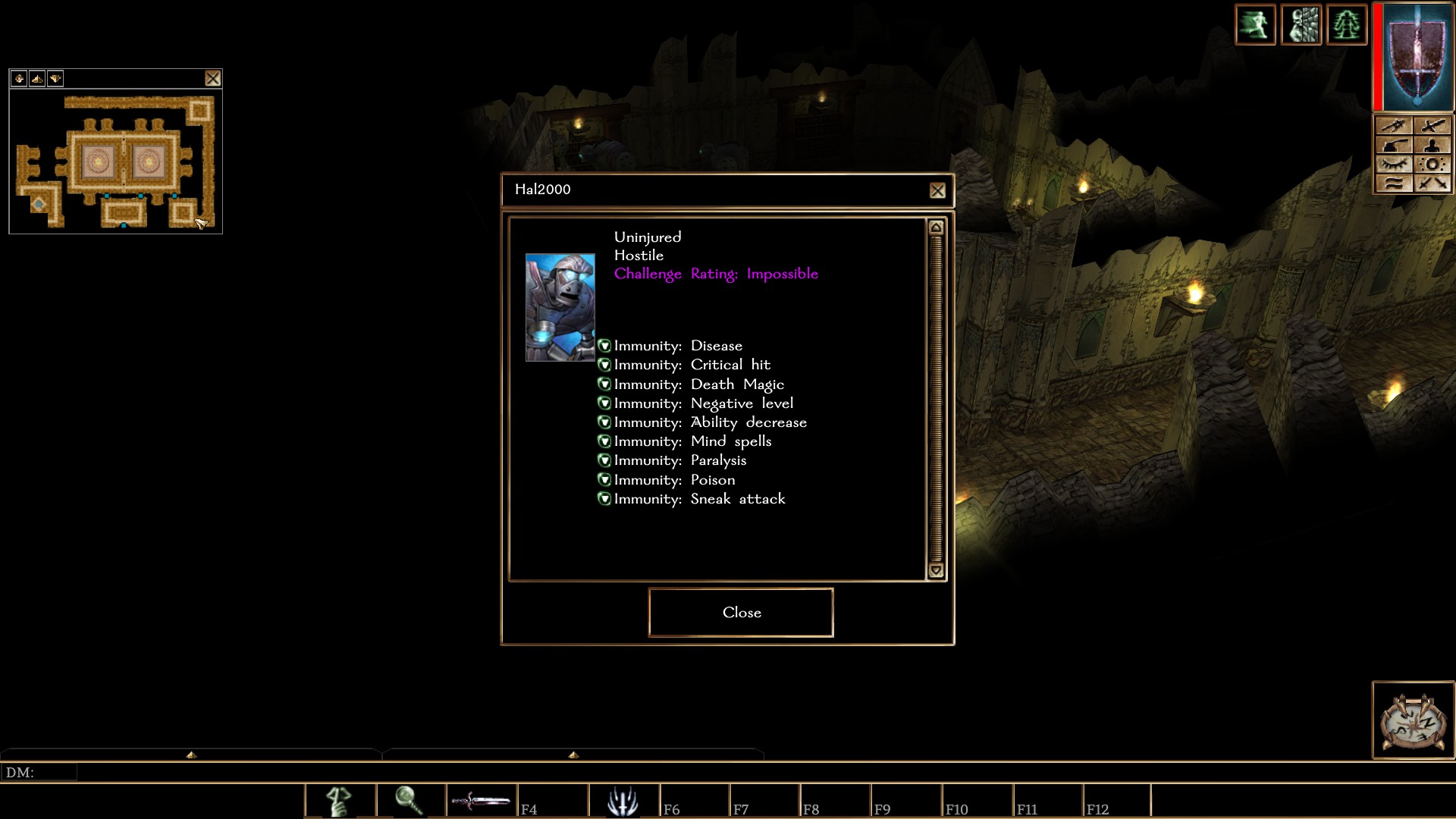Select the Hal2000 golem portrait
This screenshot has width=1456, height=819.
pyautogui.click(x=560, y=307)
